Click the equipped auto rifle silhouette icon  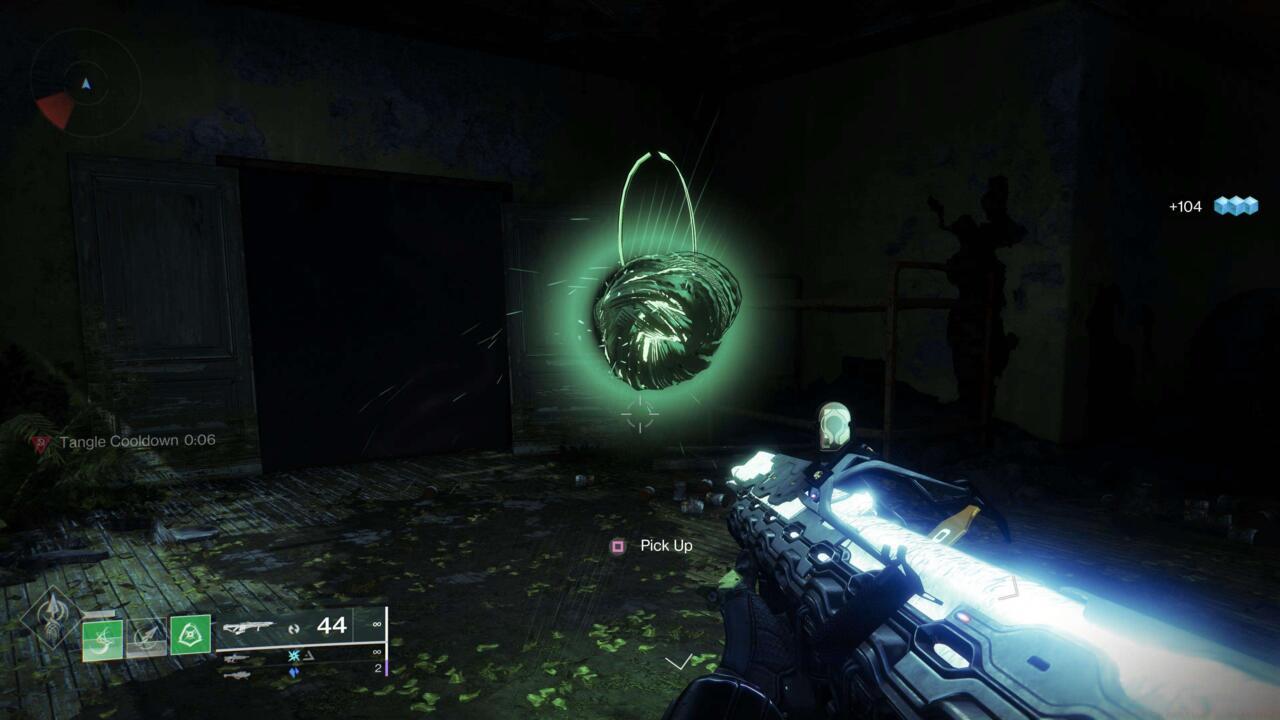click(x=250, y=627)
